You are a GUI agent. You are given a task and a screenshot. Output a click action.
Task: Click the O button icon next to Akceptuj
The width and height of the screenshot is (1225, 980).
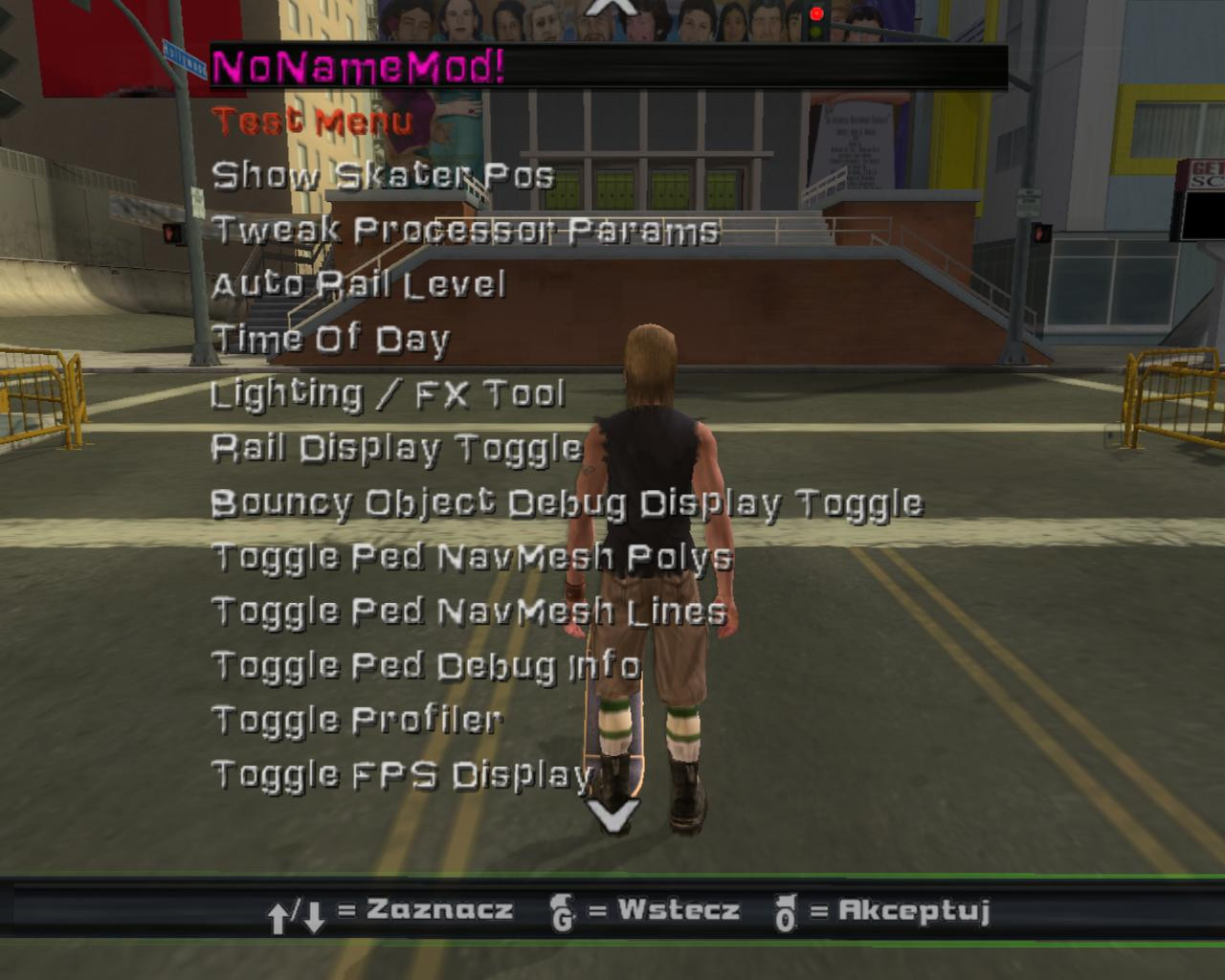[788, 912]
